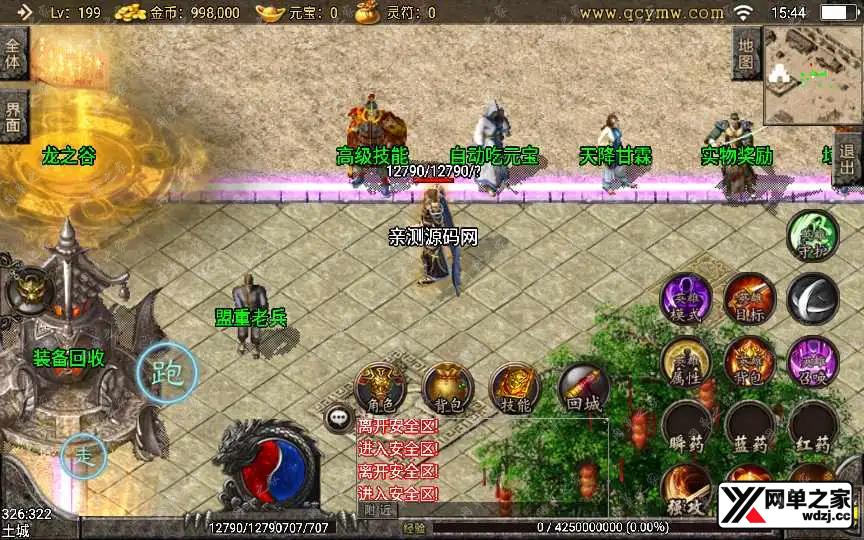Select the 英雄目标 hero target icon

pos(749,298)
